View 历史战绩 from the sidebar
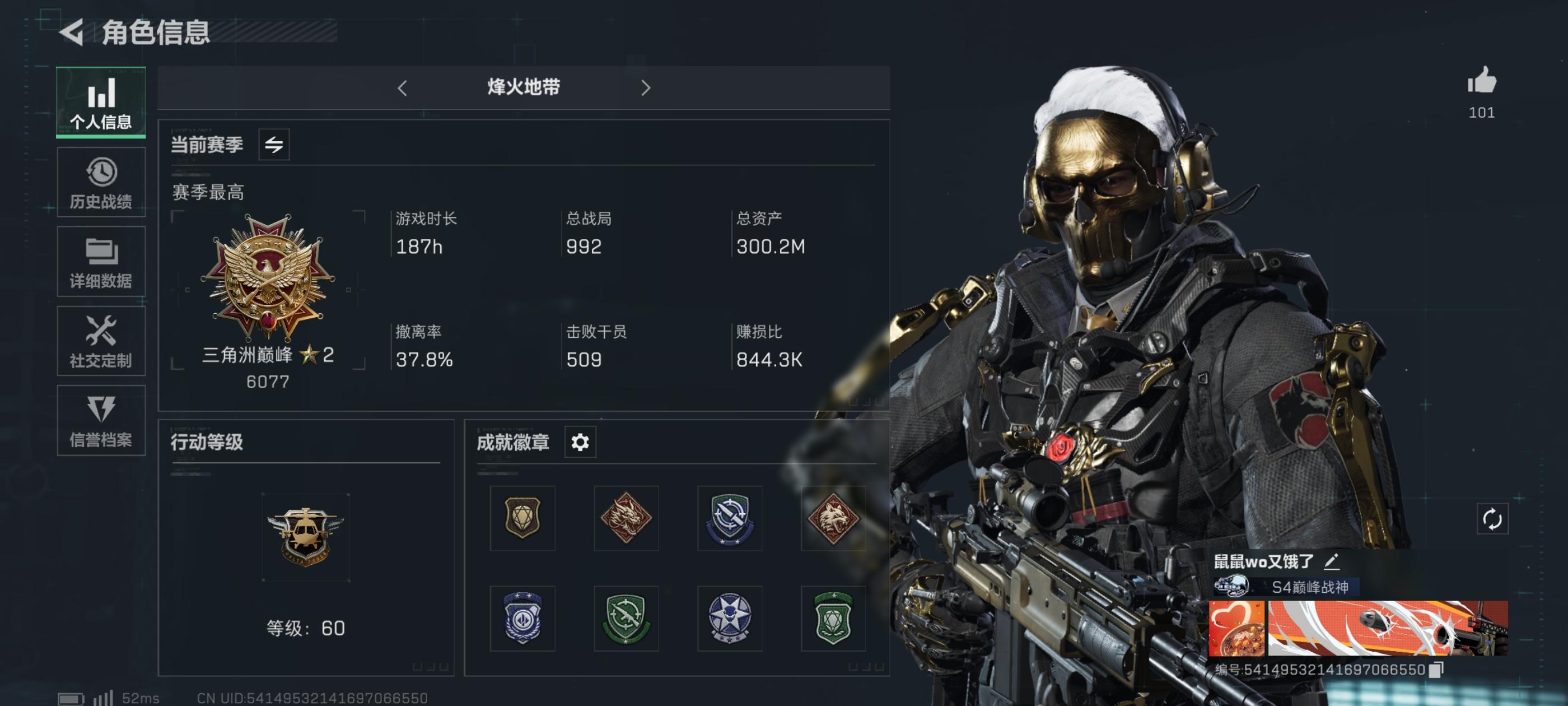The width and height of the screenshot is (1568, 706). [x=101, y=182]
